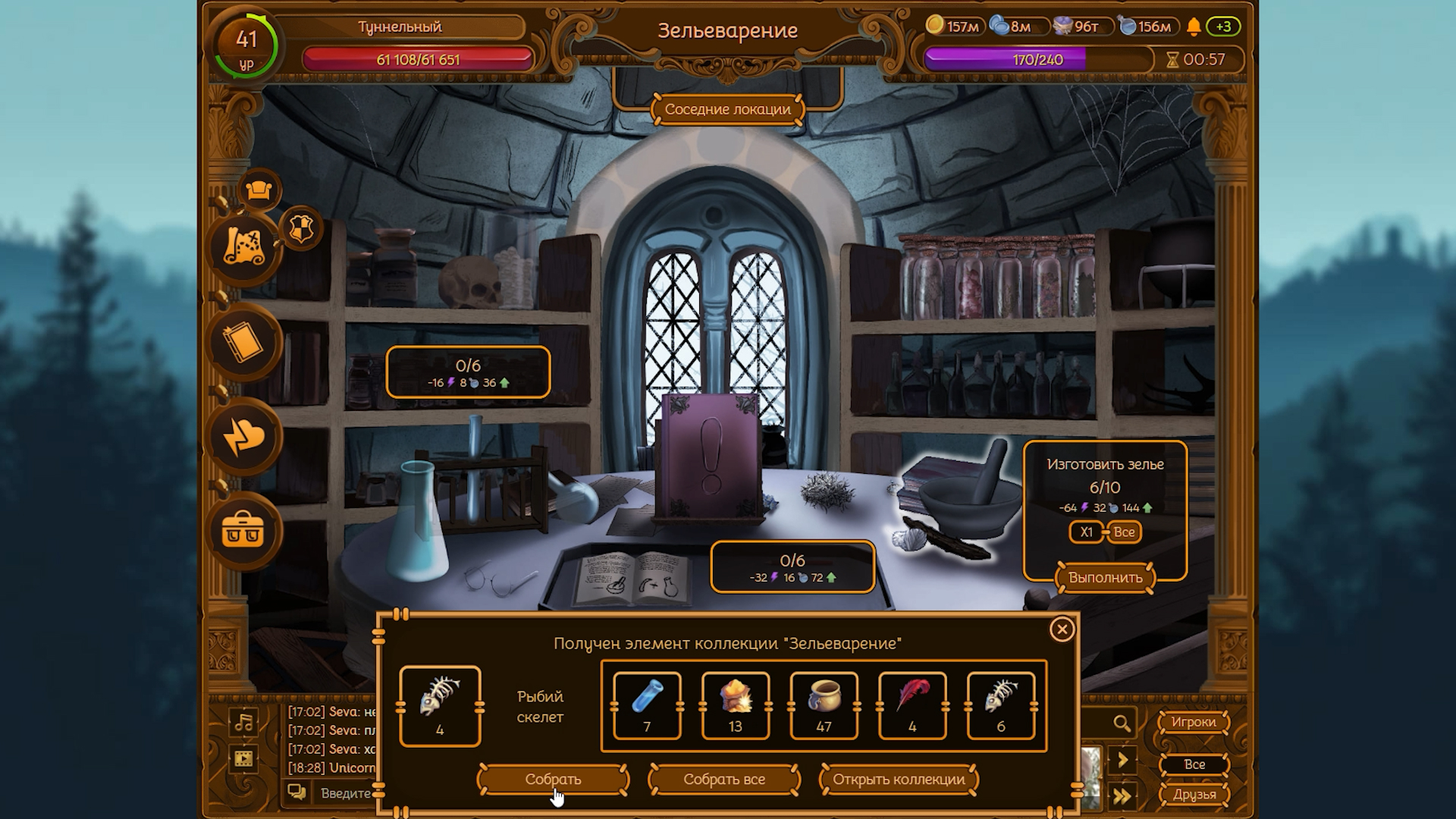Choose Собрать все
Viewport: 1456px width, 819px height.
coord(724,780)
